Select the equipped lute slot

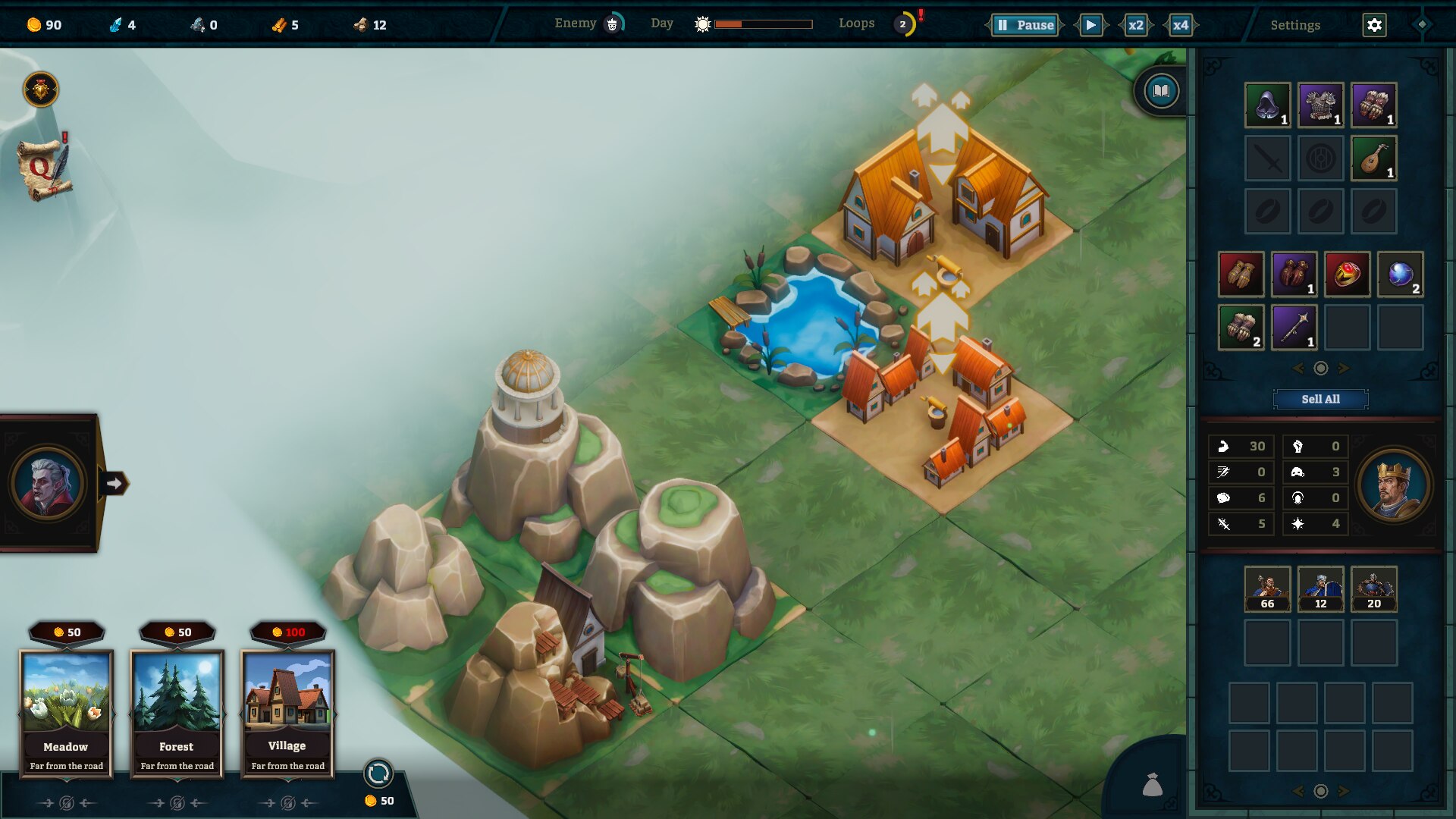click(1373, 158)
